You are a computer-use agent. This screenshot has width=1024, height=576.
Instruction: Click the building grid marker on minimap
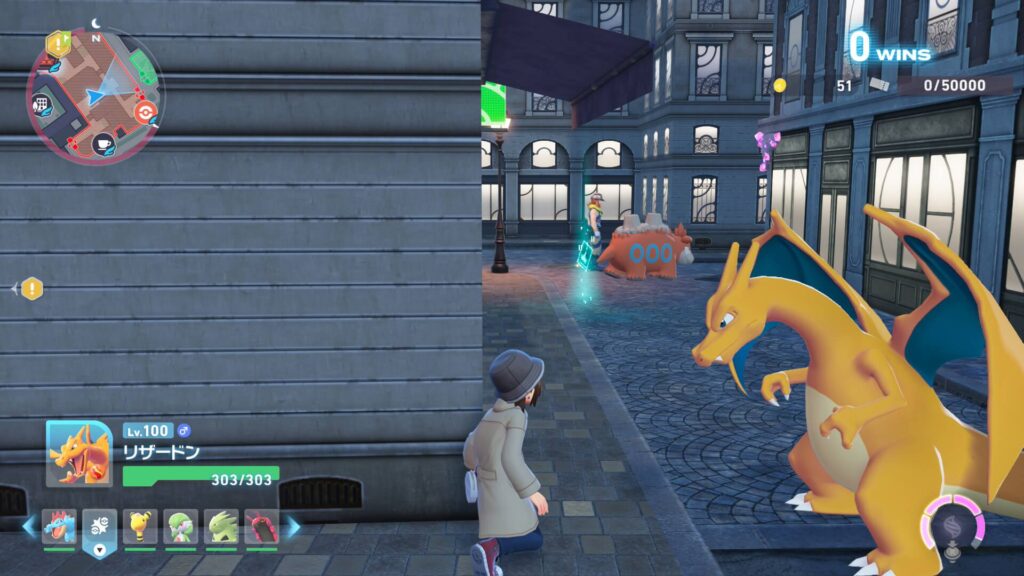coord(42,104)
